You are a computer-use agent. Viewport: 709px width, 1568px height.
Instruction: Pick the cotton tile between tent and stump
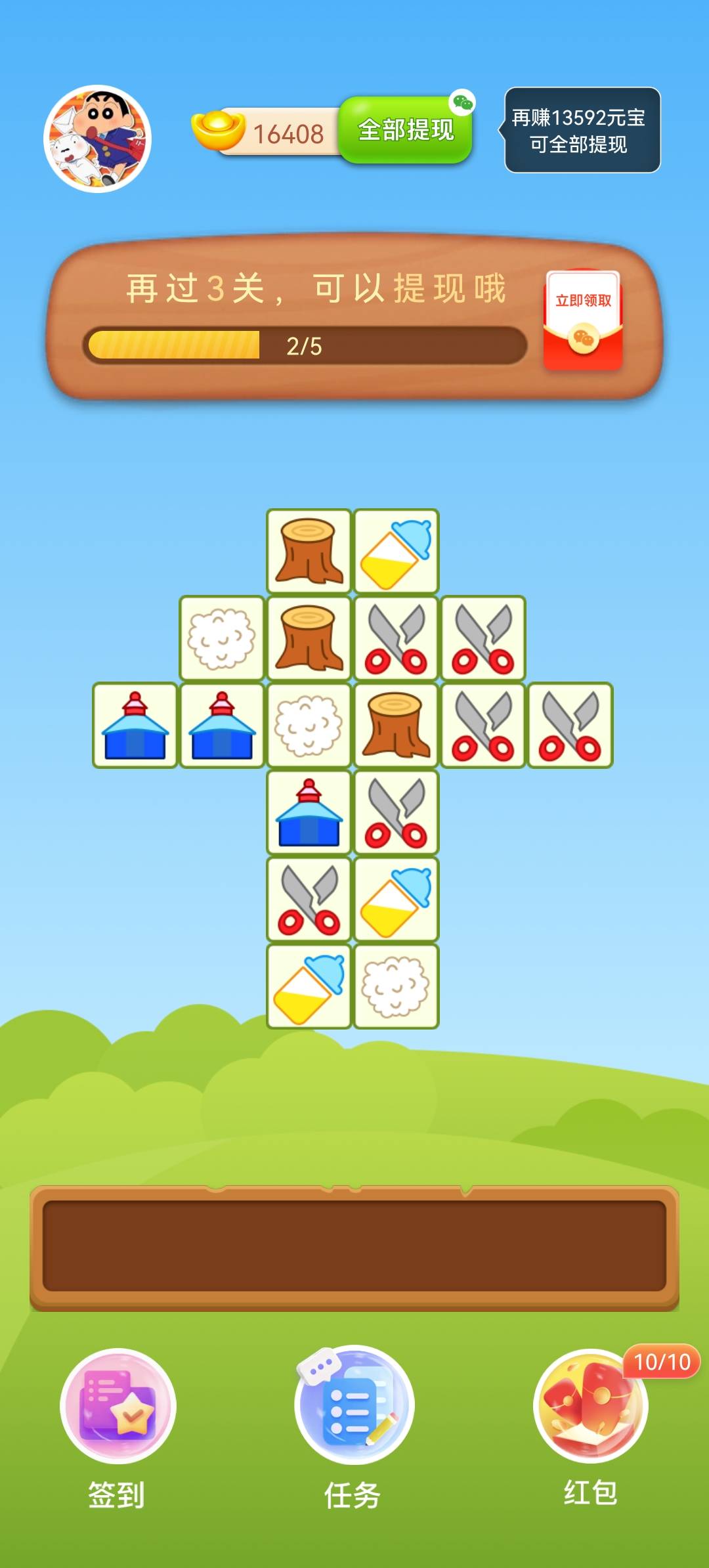309,726
